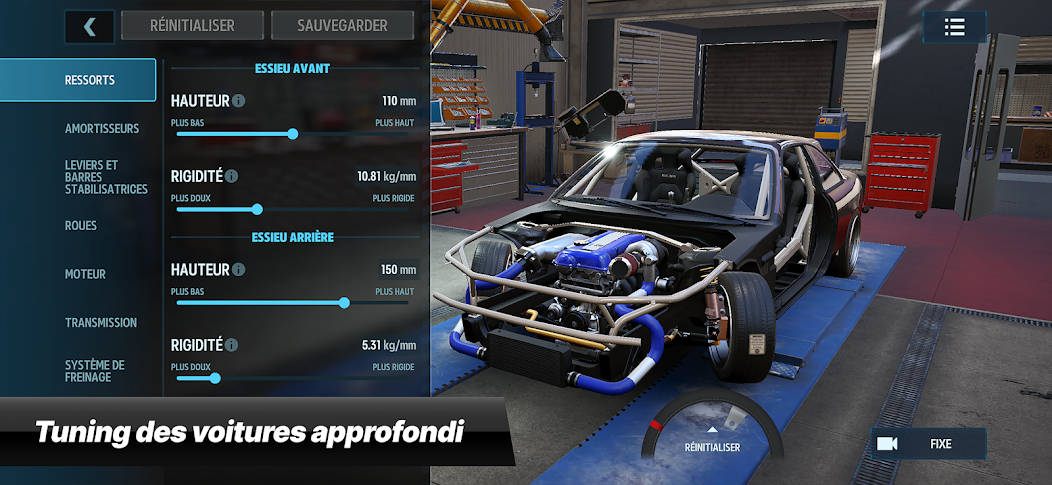Choose the Transmission tab
The height and width of the screenshot is (485, 1052).
coord(101,323)
